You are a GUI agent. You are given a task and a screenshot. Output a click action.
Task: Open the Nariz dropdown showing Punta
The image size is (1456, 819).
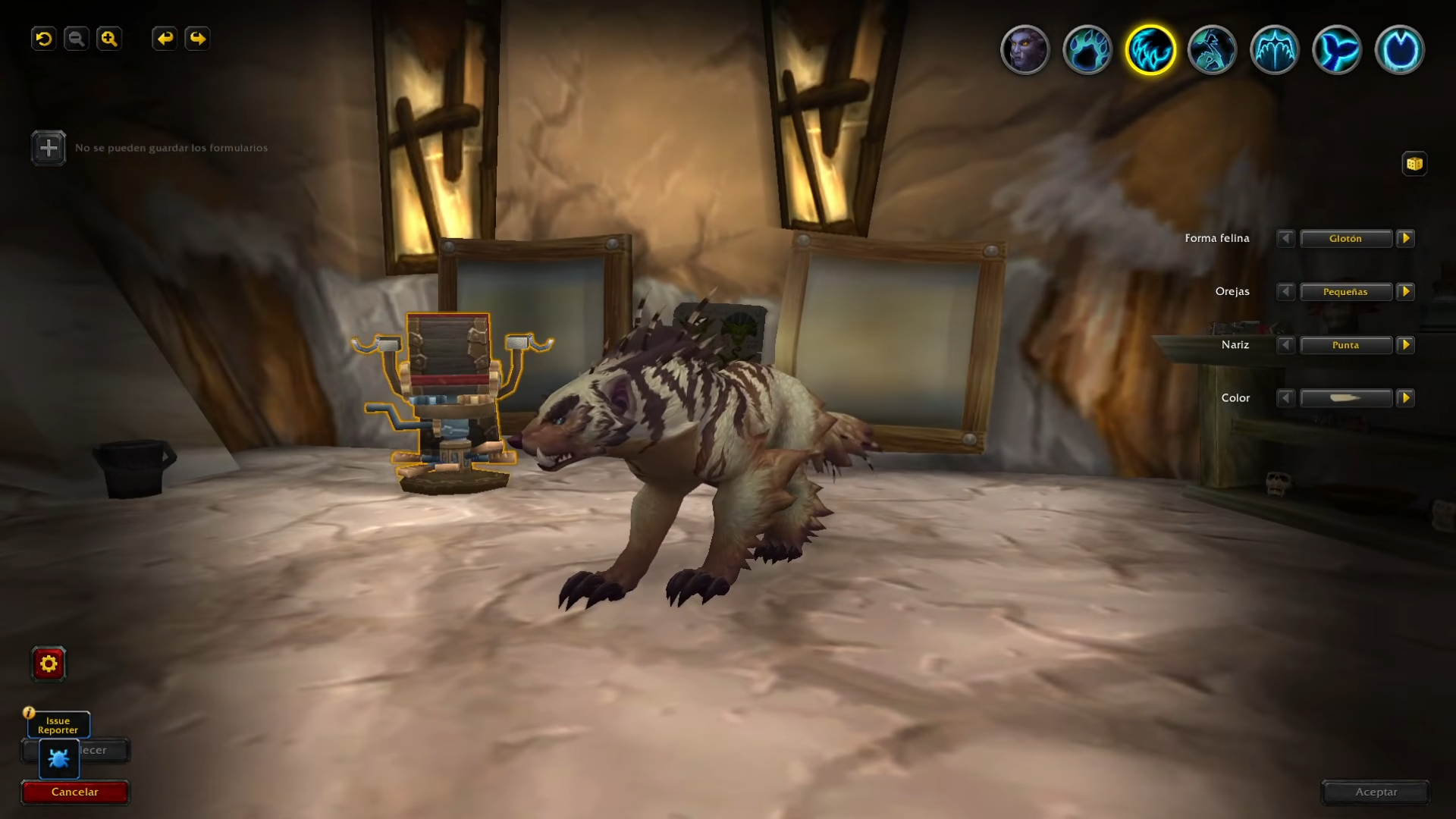pos(1346,345)
